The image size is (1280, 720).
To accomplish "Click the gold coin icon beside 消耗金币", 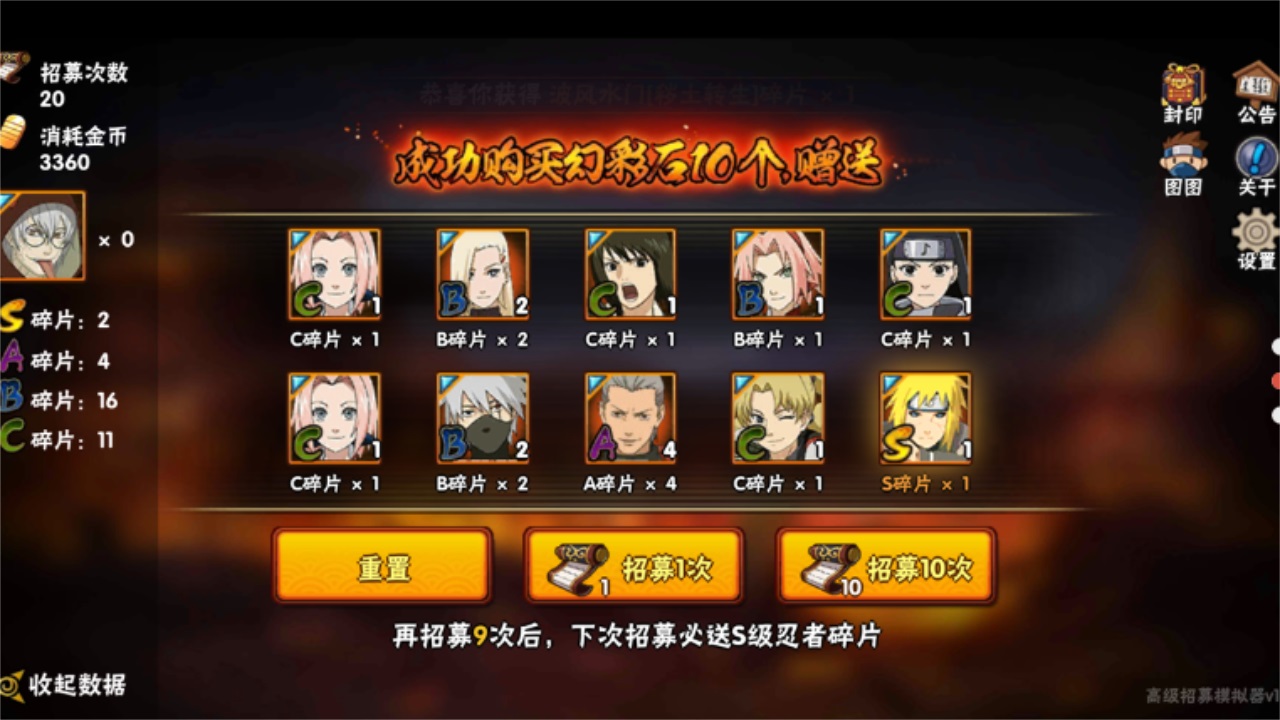I will point(14,130).
